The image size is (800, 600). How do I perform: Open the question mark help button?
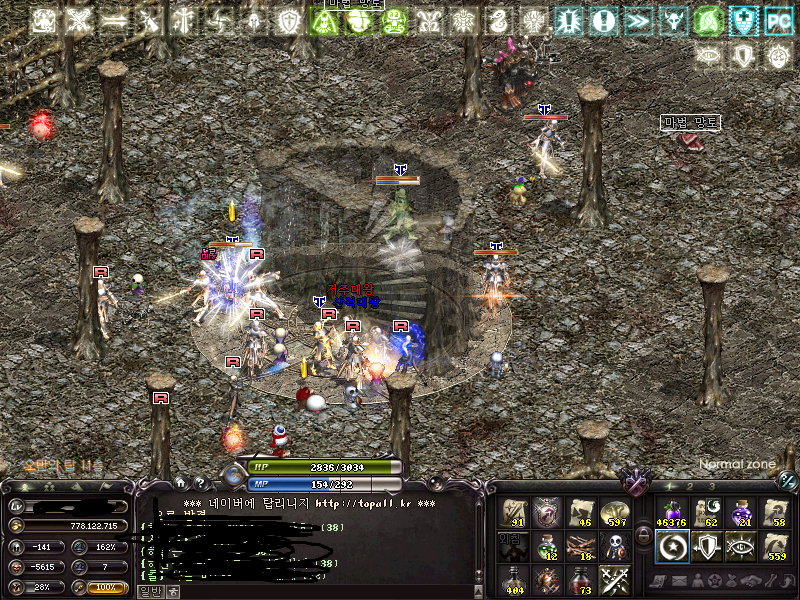tap(200, 483)
